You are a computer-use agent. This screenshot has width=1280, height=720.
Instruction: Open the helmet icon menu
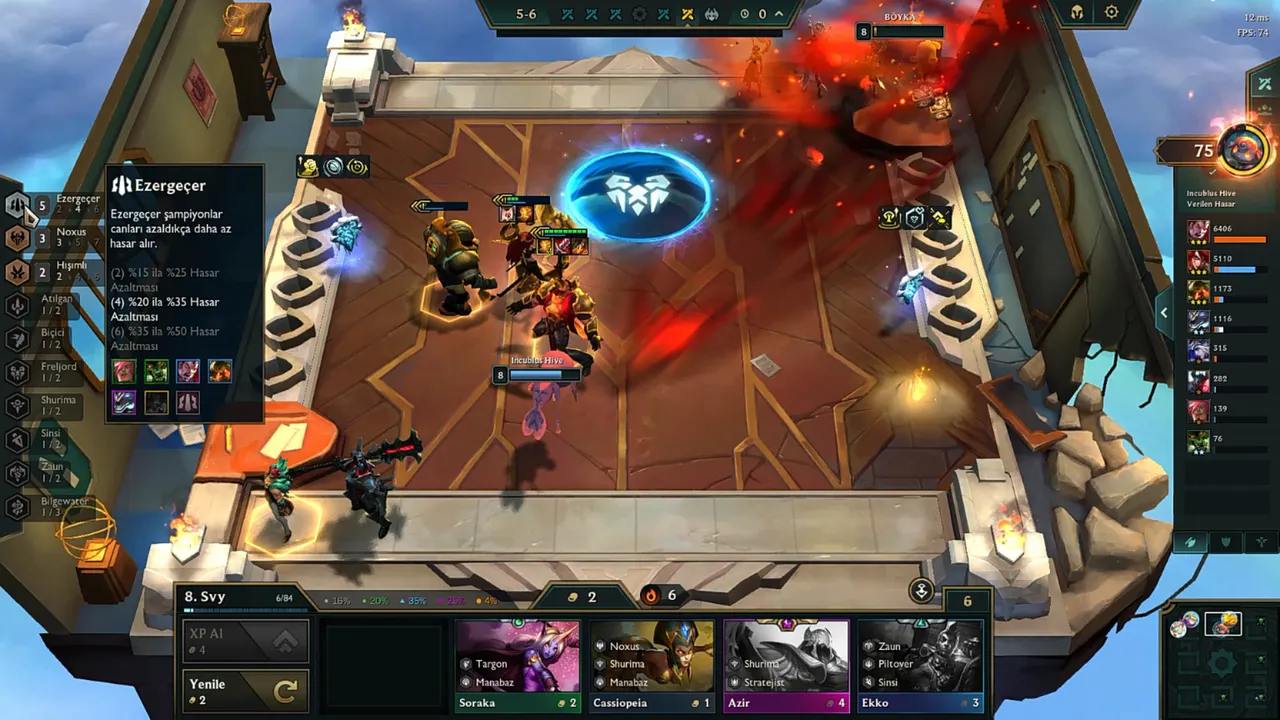1077,13
